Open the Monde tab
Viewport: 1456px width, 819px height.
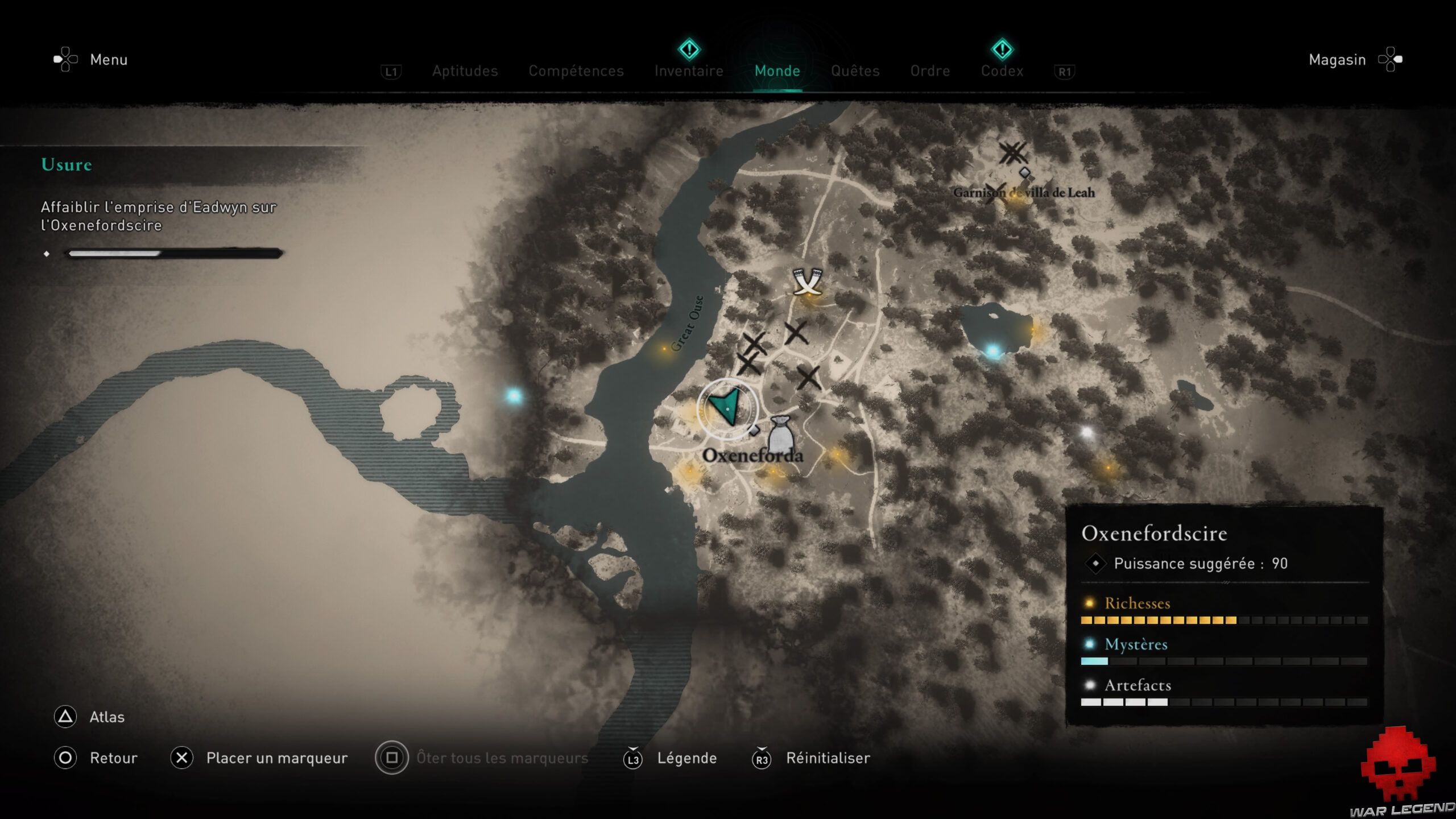click(x=777, y=71)
